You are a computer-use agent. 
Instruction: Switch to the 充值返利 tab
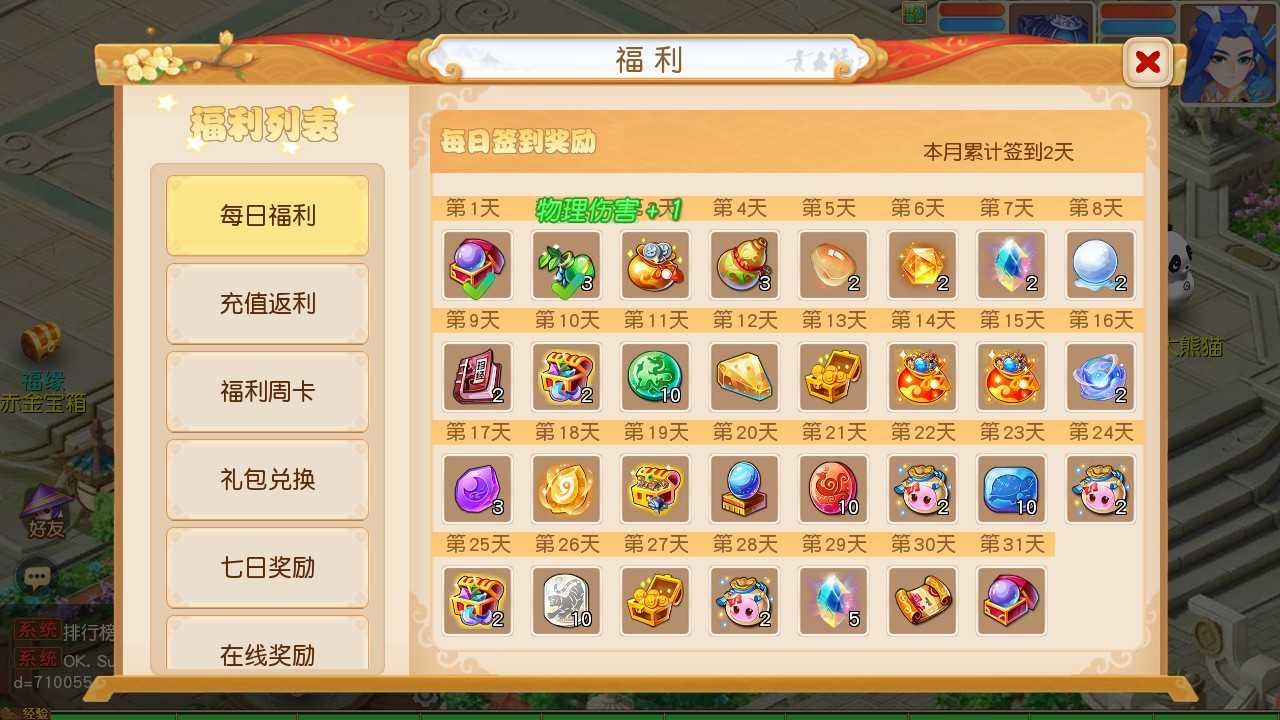[267, 303]
